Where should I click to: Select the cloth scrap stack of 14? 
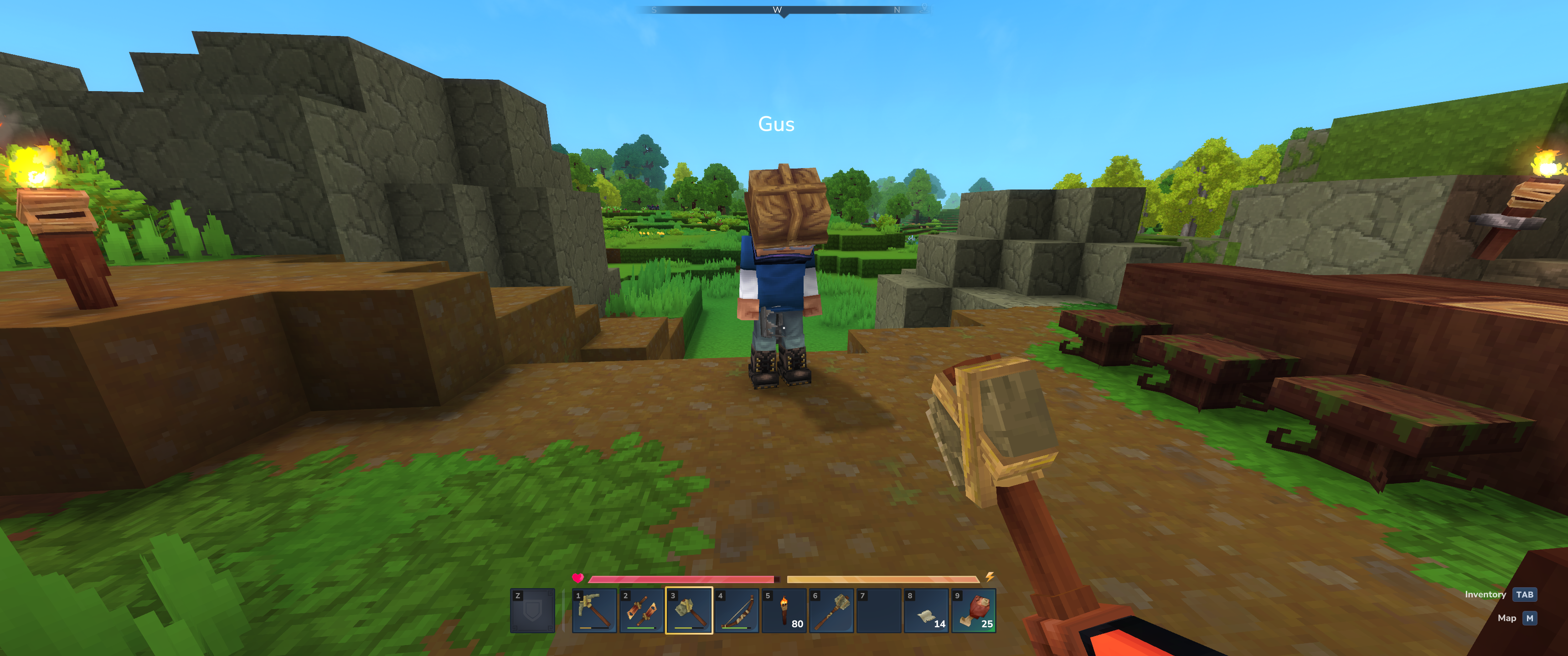click(x=926, y=610)
